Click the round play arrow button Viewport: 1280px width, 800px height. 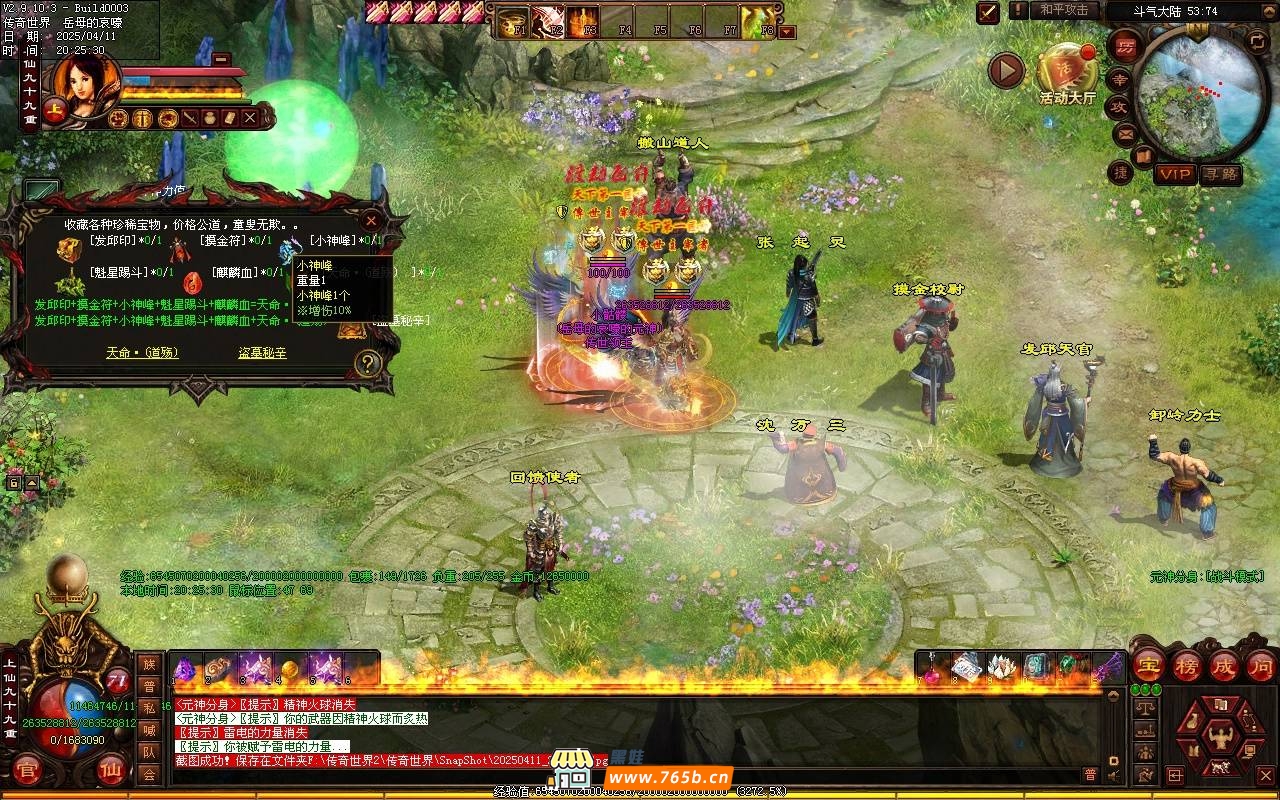click(1006, 70)
